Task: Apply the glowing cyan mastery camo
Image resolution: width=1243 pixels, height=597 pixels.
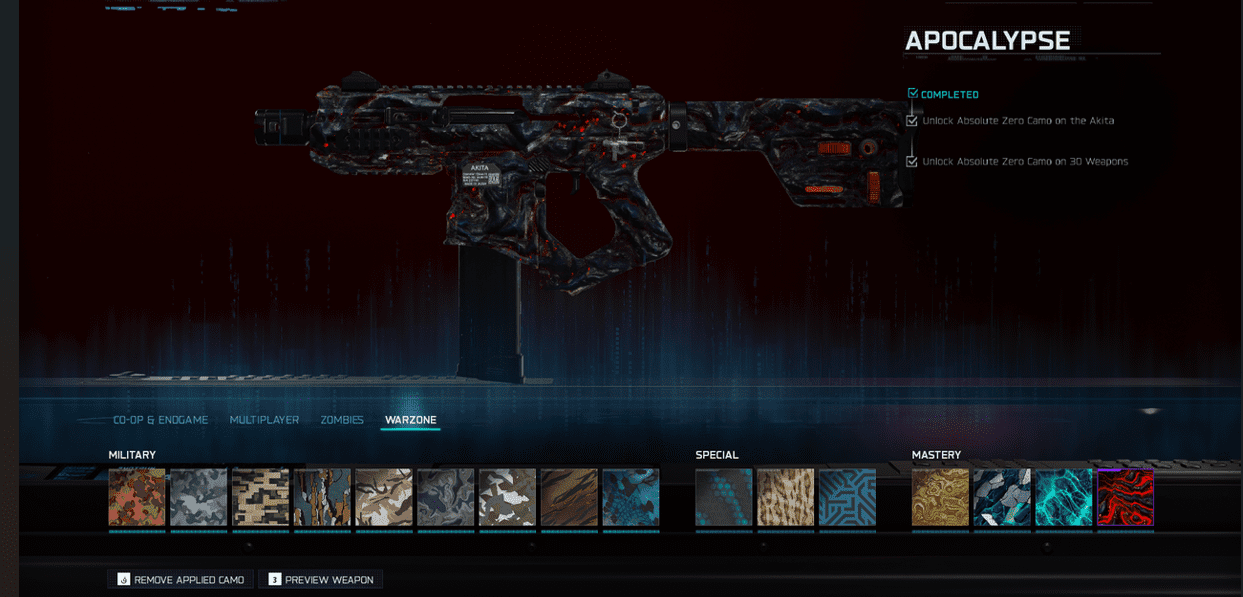Action: coord(1064,497)
